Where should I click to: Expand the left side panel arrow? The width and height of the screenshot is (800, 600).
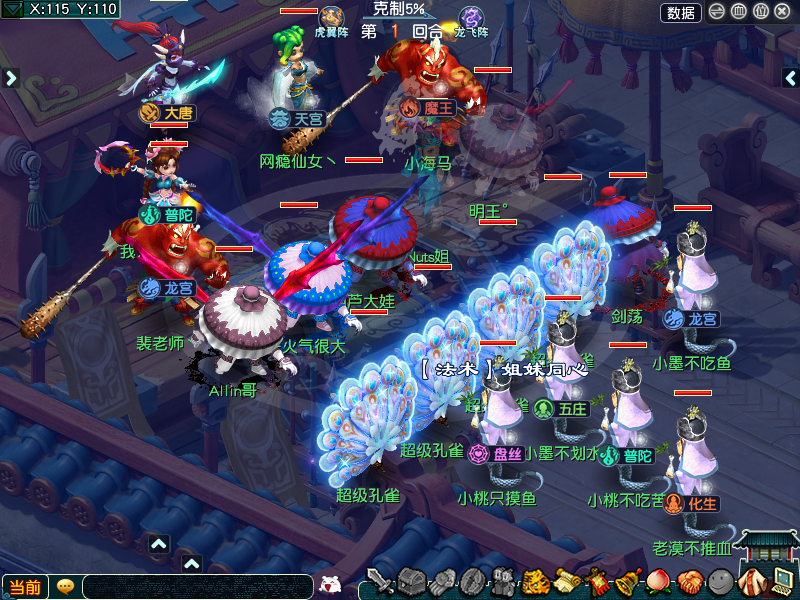(x=11, y=77)
